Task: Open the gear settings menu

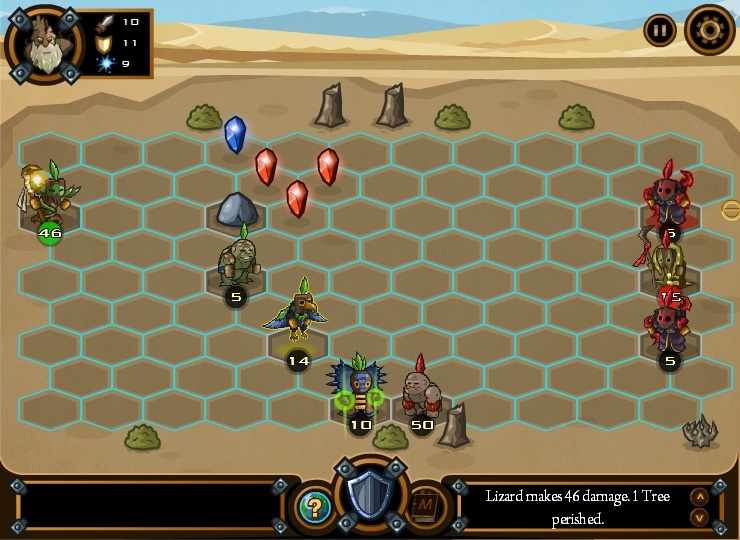Action: tap(710, 30)
